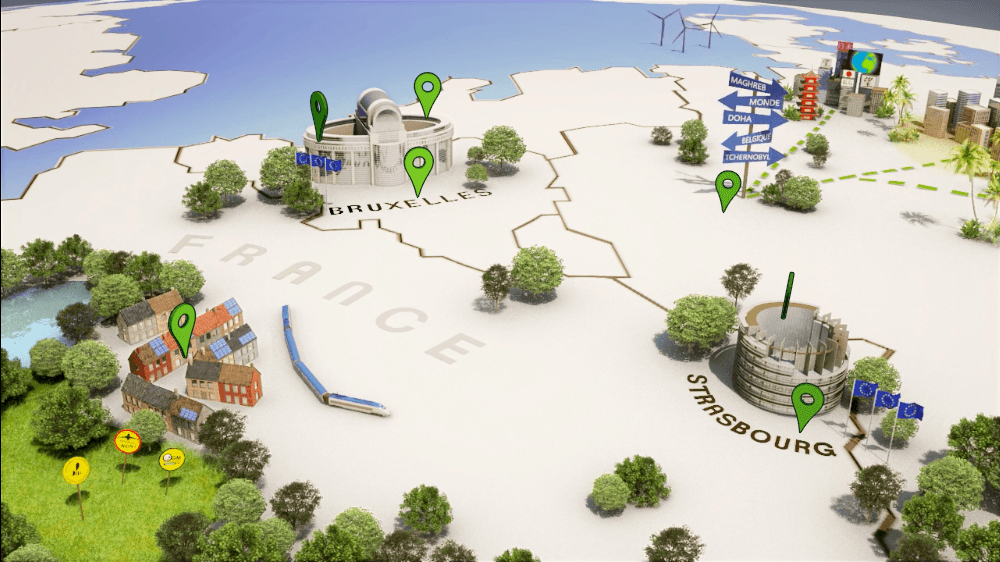Choose the map pin on the village houses

(x=182, y=324)
